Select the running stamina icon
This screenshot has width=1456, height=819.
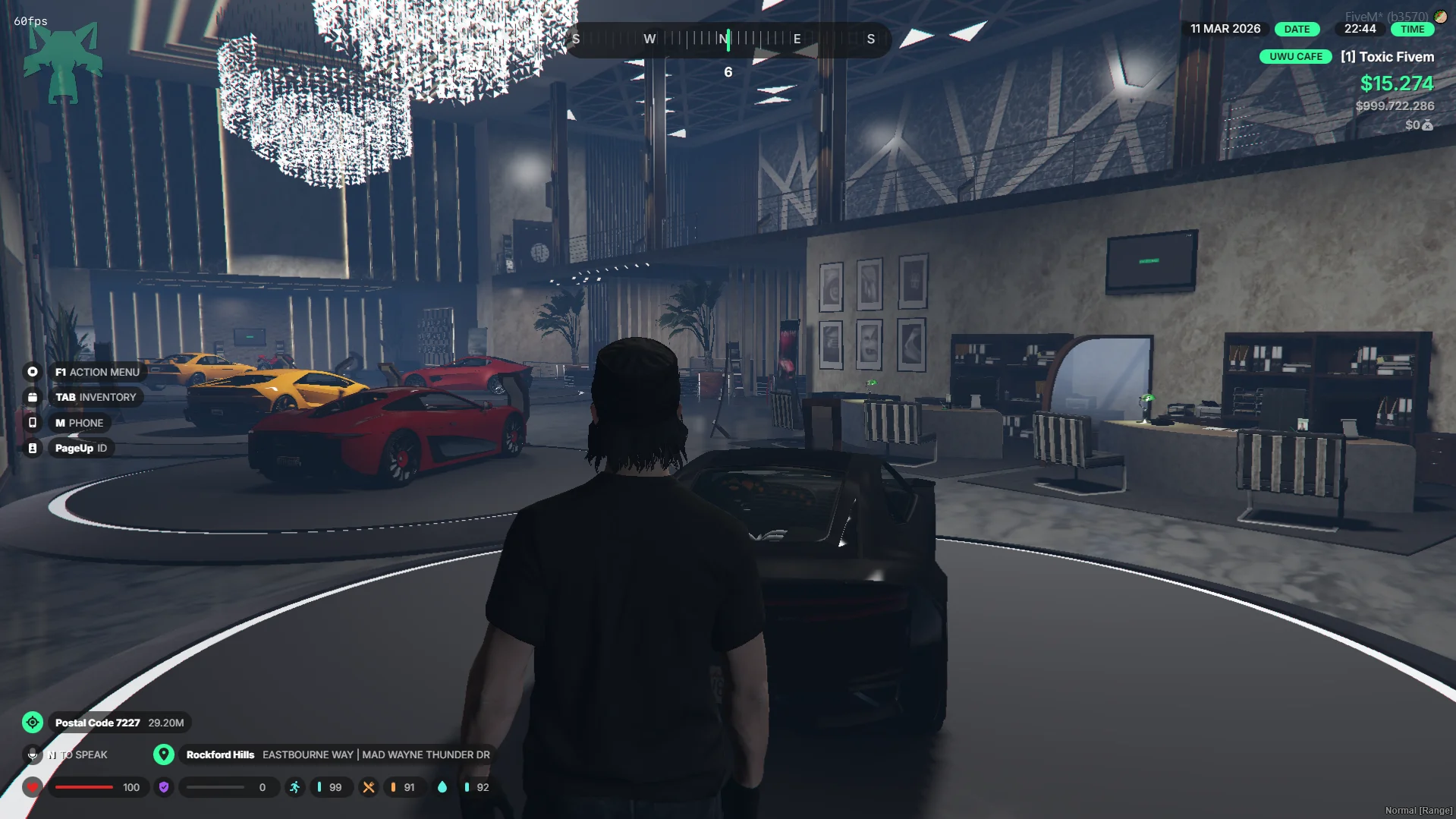point(295,787)
